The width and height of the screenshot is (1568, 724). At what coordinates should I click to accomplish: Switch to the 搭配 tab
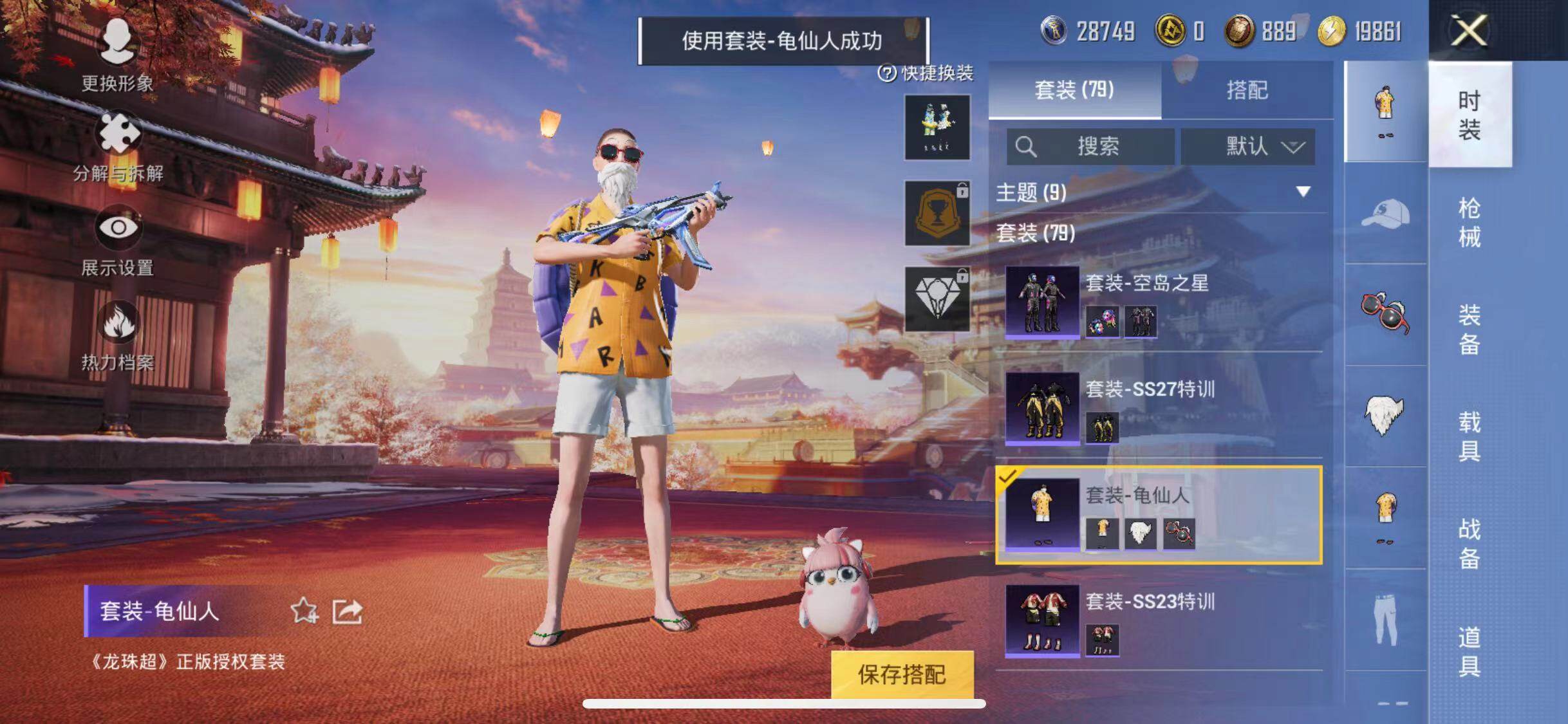point(1247,90)
